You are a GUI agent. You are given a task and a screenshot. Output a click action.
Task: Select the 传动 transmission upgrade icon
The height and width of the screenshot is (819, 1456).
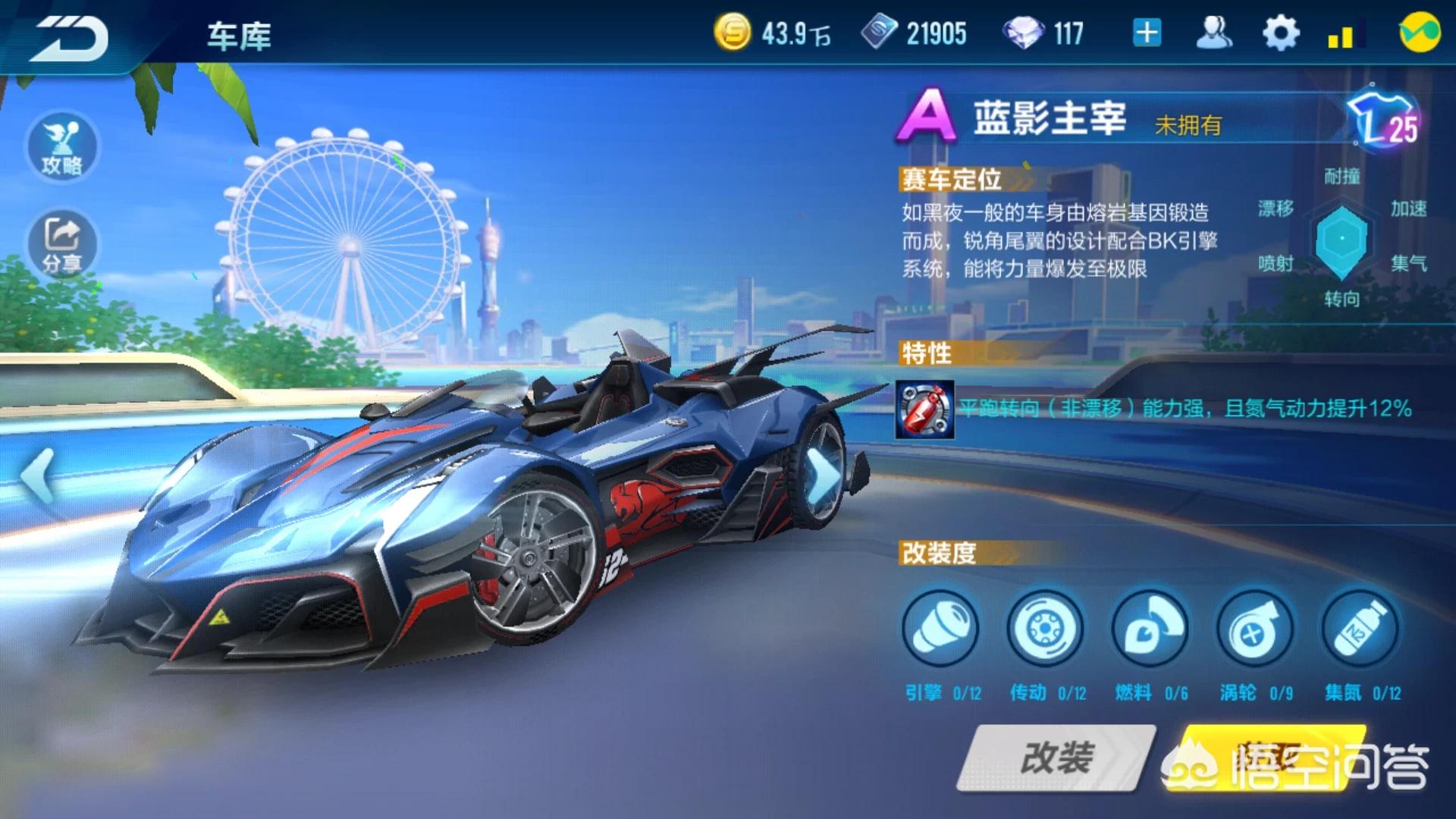coord(1045,629)
